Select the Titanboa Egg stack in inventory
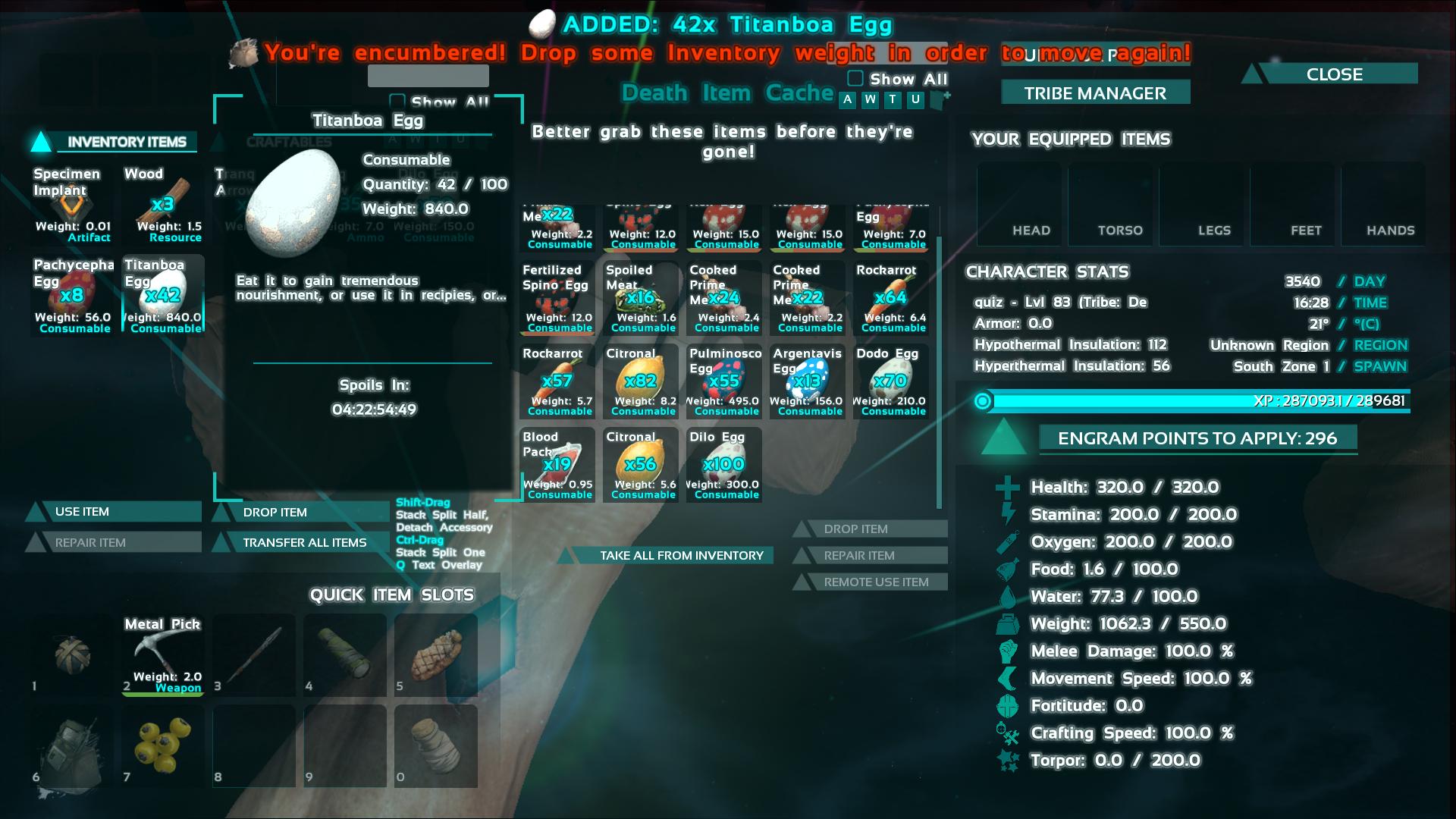Viewport: 1456px width, 819px height. 163,296
